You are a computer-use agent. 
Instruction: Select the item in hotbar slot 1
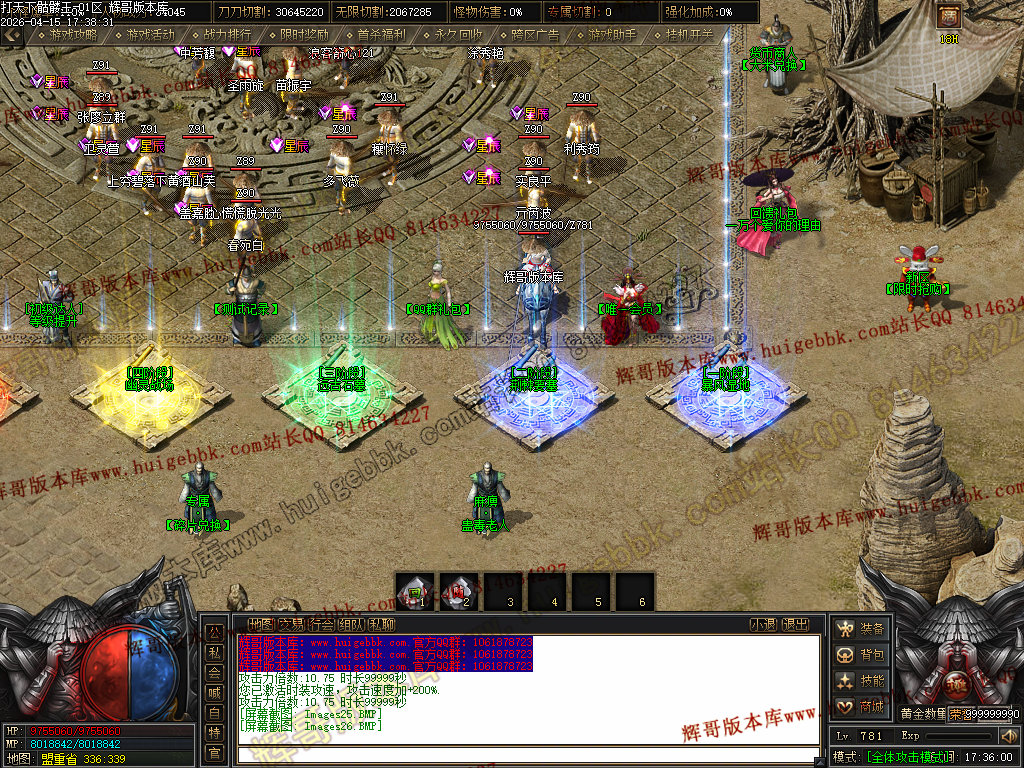[415, 591]
